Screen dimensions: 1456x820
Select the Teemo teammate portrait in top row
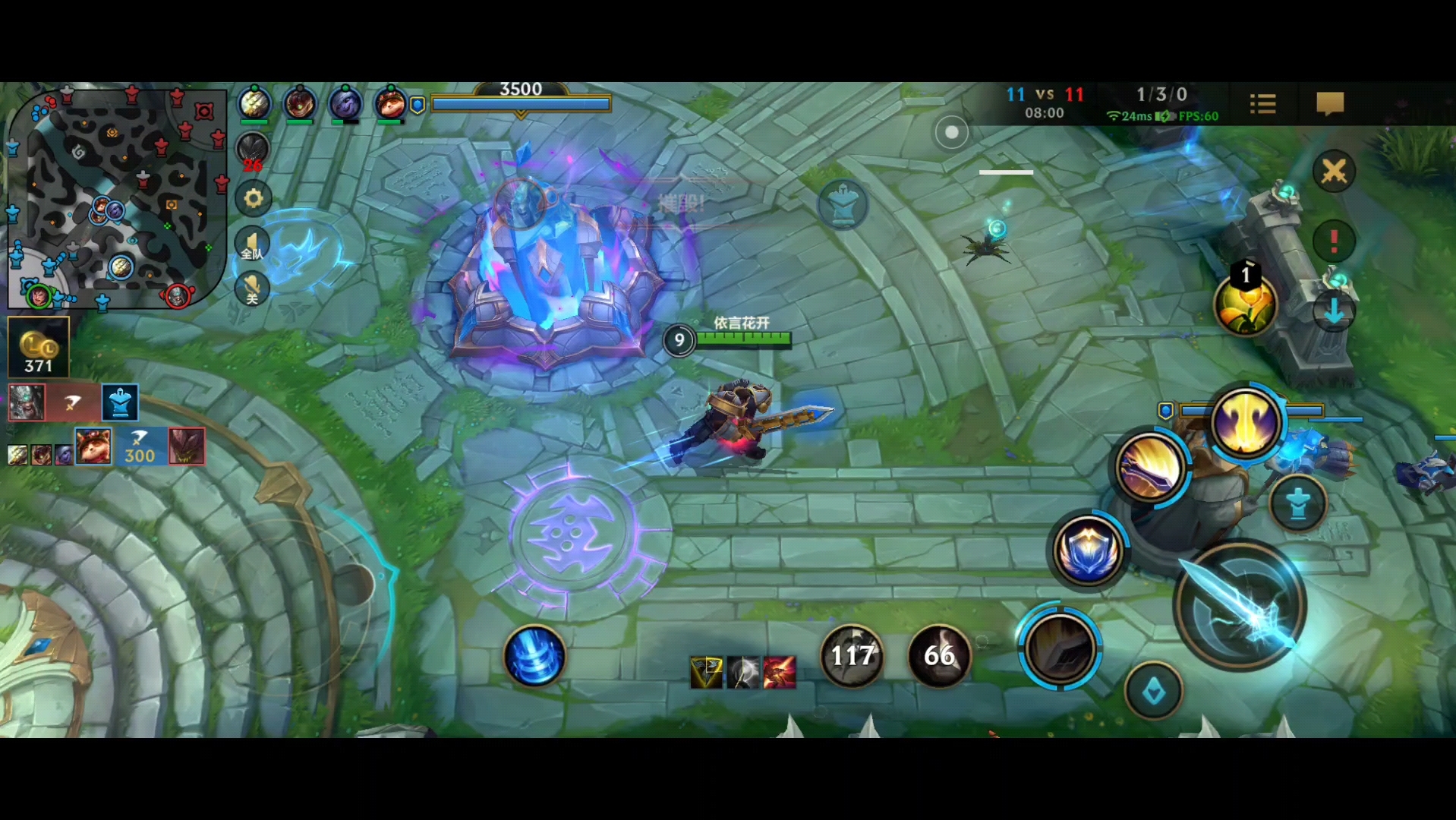[390, 103]
